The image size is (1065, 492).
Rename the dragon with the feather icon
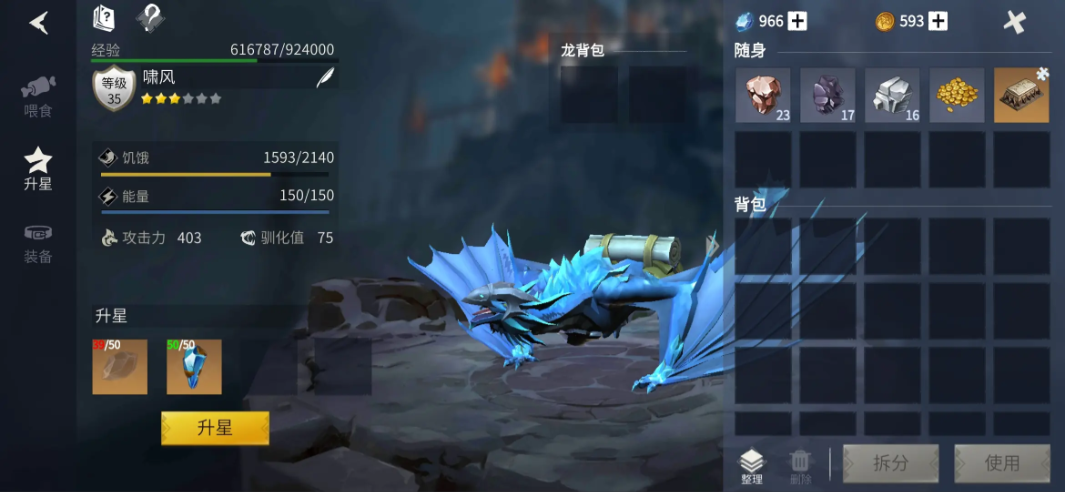click(x=325, y=78)
